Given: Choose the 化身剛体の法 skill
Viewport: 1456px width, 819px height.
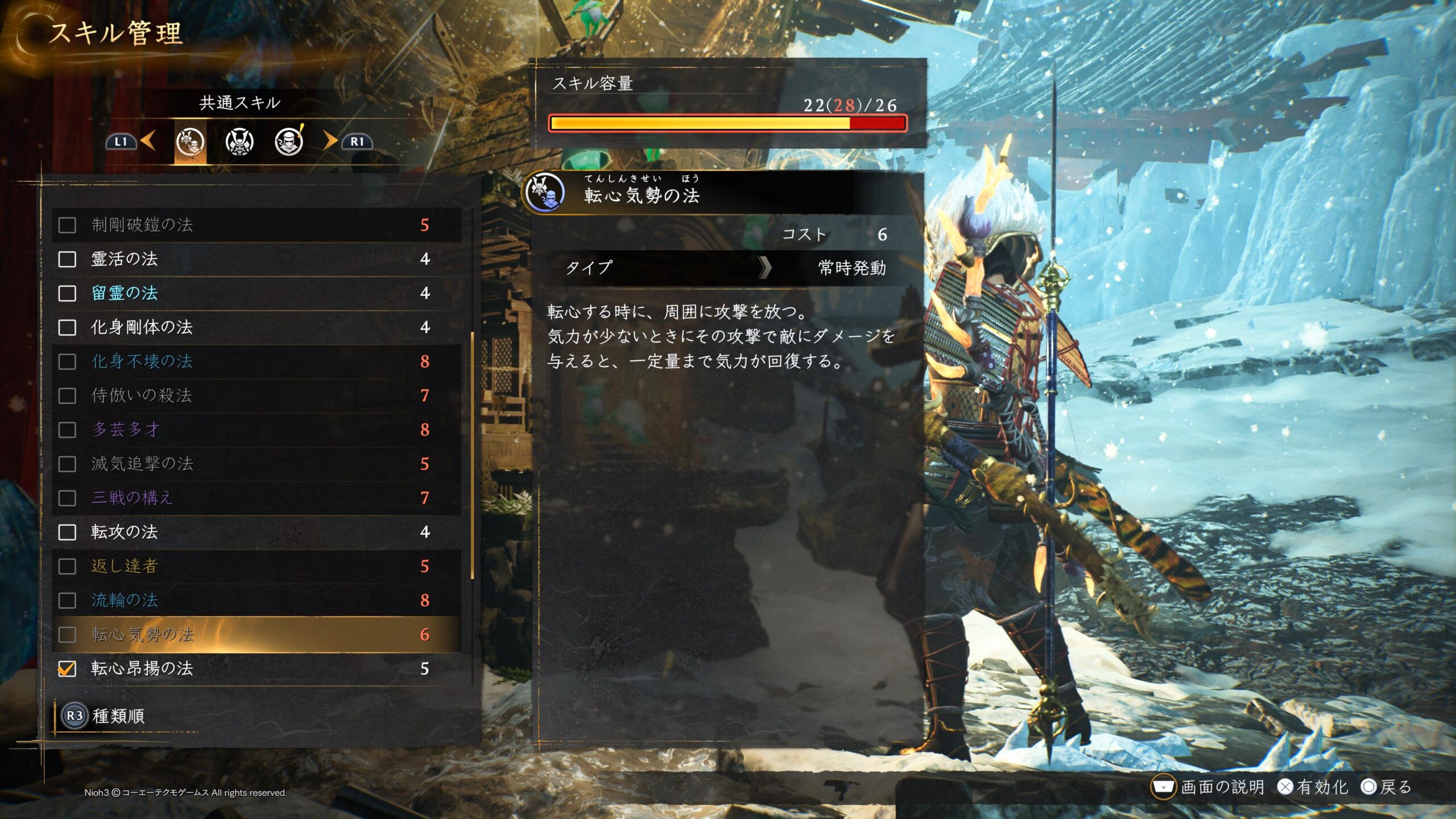Looking at the screenshot, I should point(256,328).
